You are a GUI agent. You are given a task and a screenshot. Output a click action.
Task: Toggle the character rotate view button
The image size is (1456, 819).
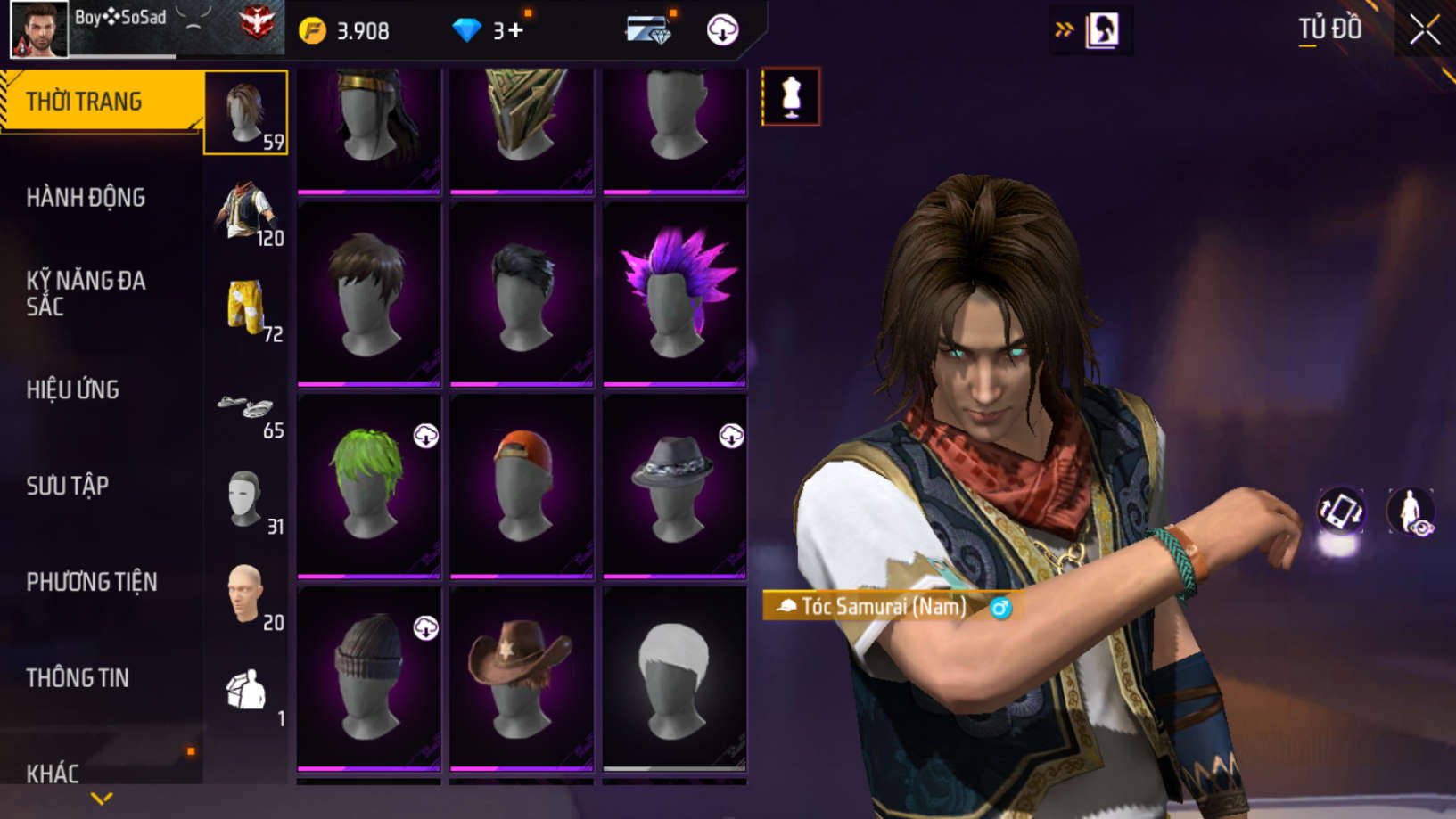1340,512
